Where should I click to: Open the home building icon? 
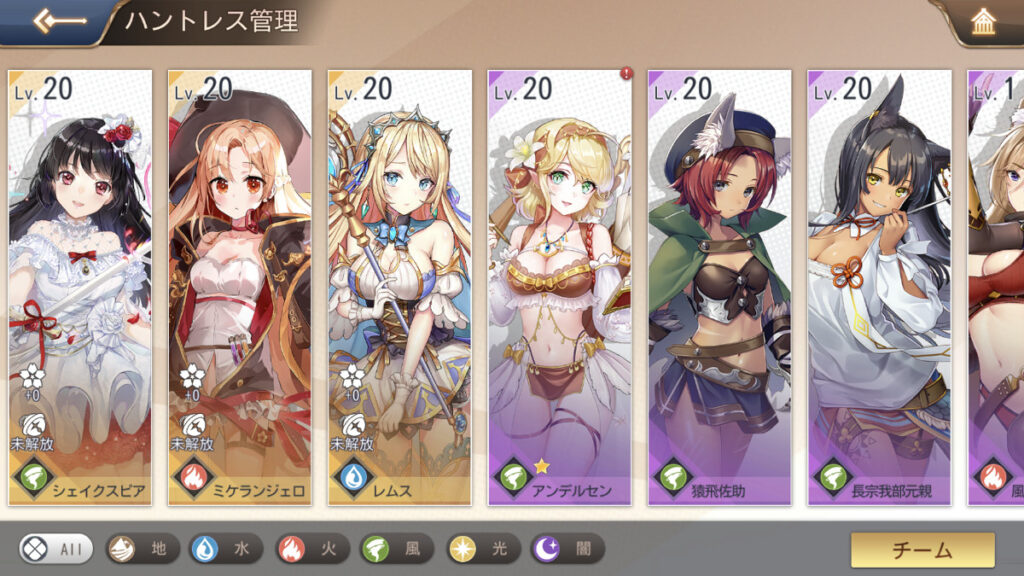click(x=983, y=23)
